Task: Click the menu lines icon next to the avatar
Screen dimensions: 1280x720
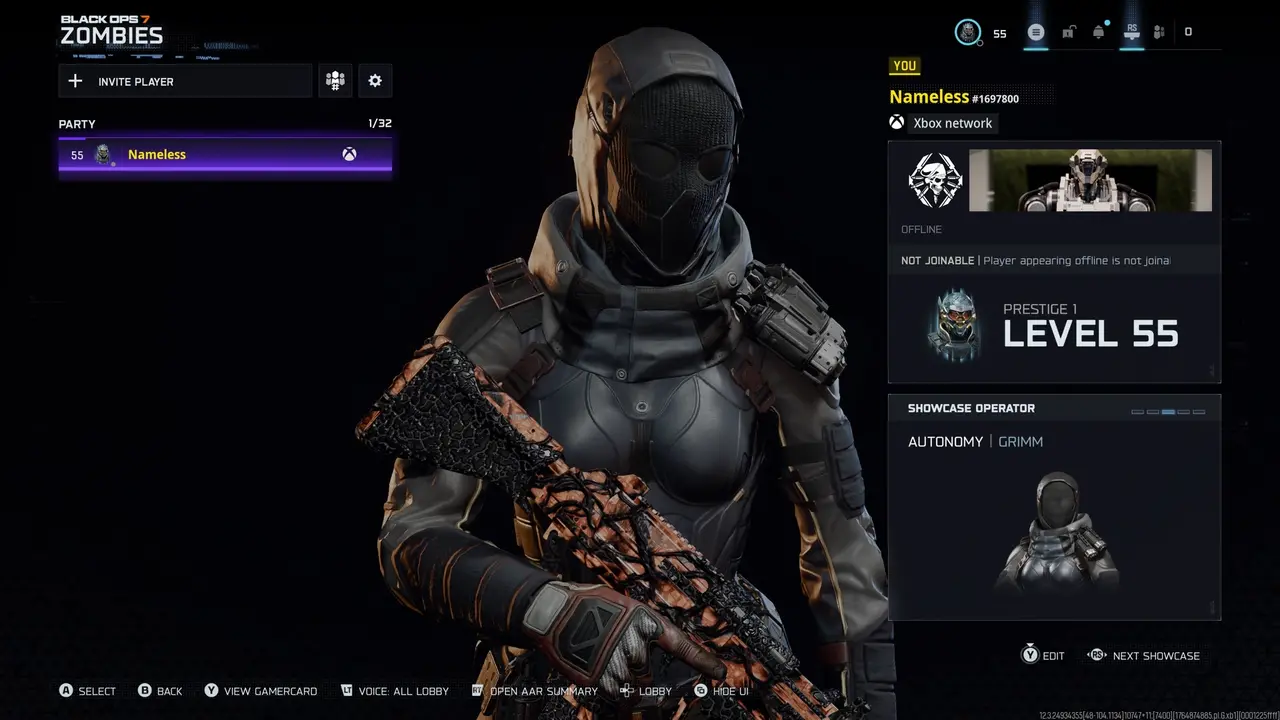Action: (1036, 31)
